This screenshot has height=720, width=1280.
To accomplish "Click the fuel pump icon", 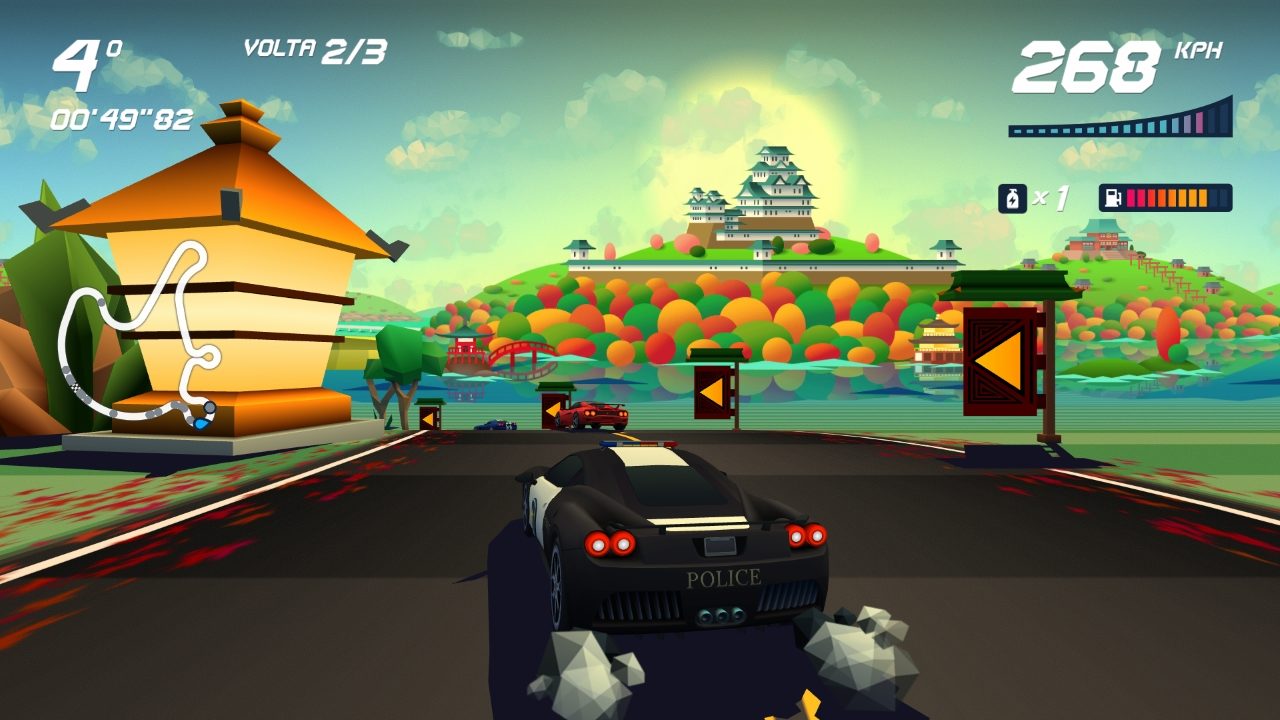I will [x=1113, y=198].
